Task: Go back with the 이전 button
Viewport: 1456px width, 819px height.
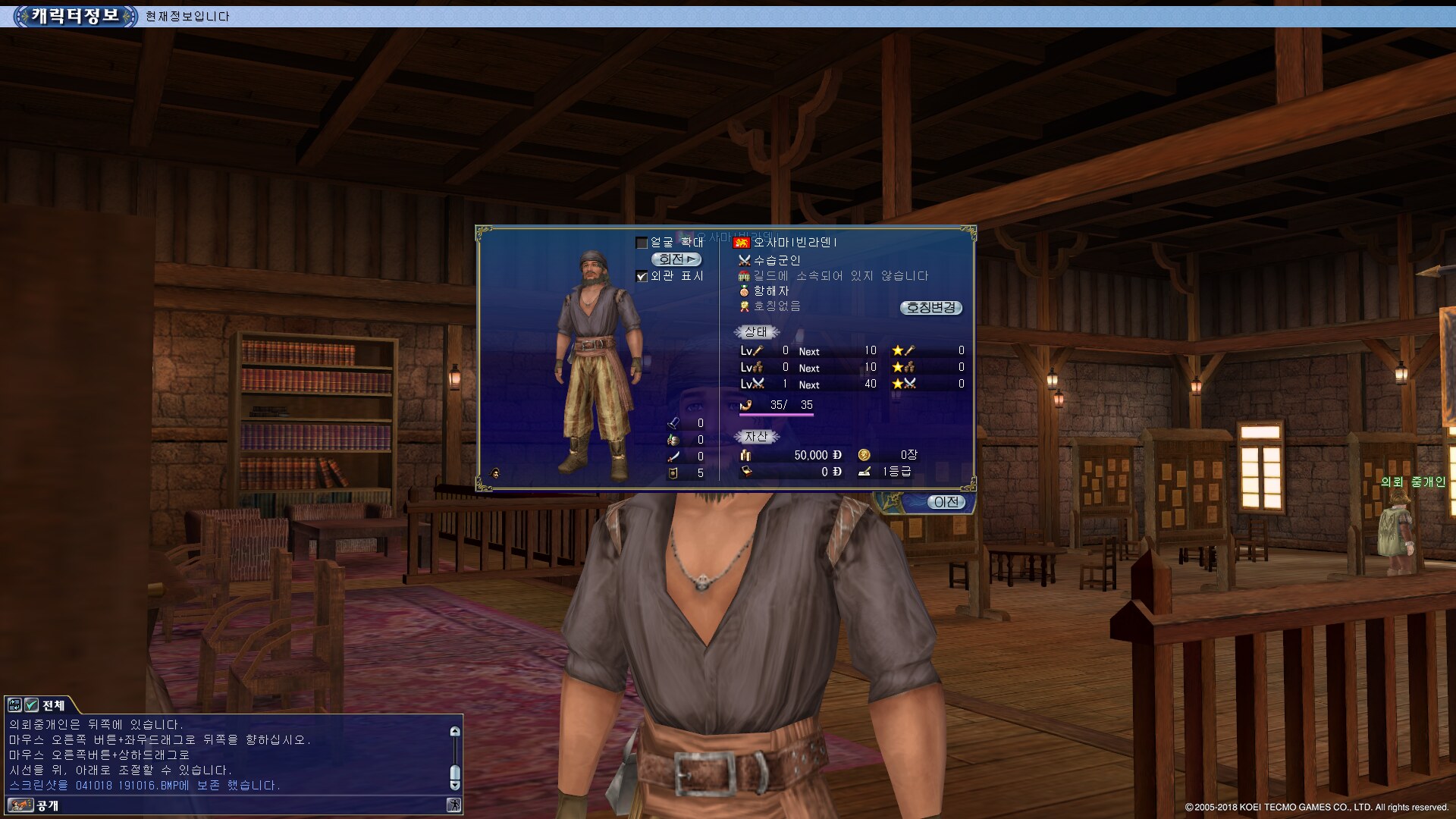Action: pos(946,502)
